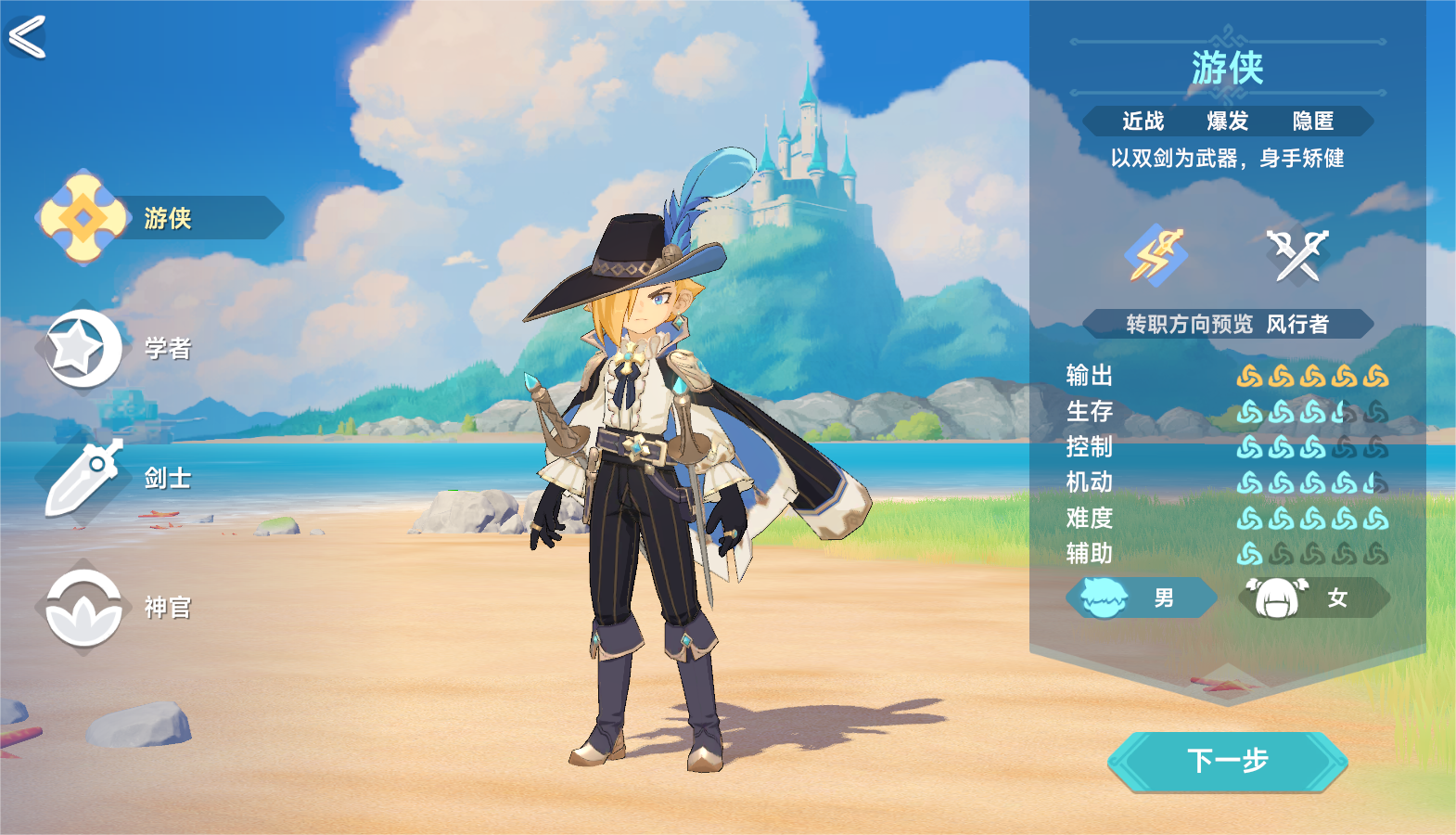Preview the lightning runner job icon
The width and height of the screenshot is (1456, 835).
(1156, 254)
